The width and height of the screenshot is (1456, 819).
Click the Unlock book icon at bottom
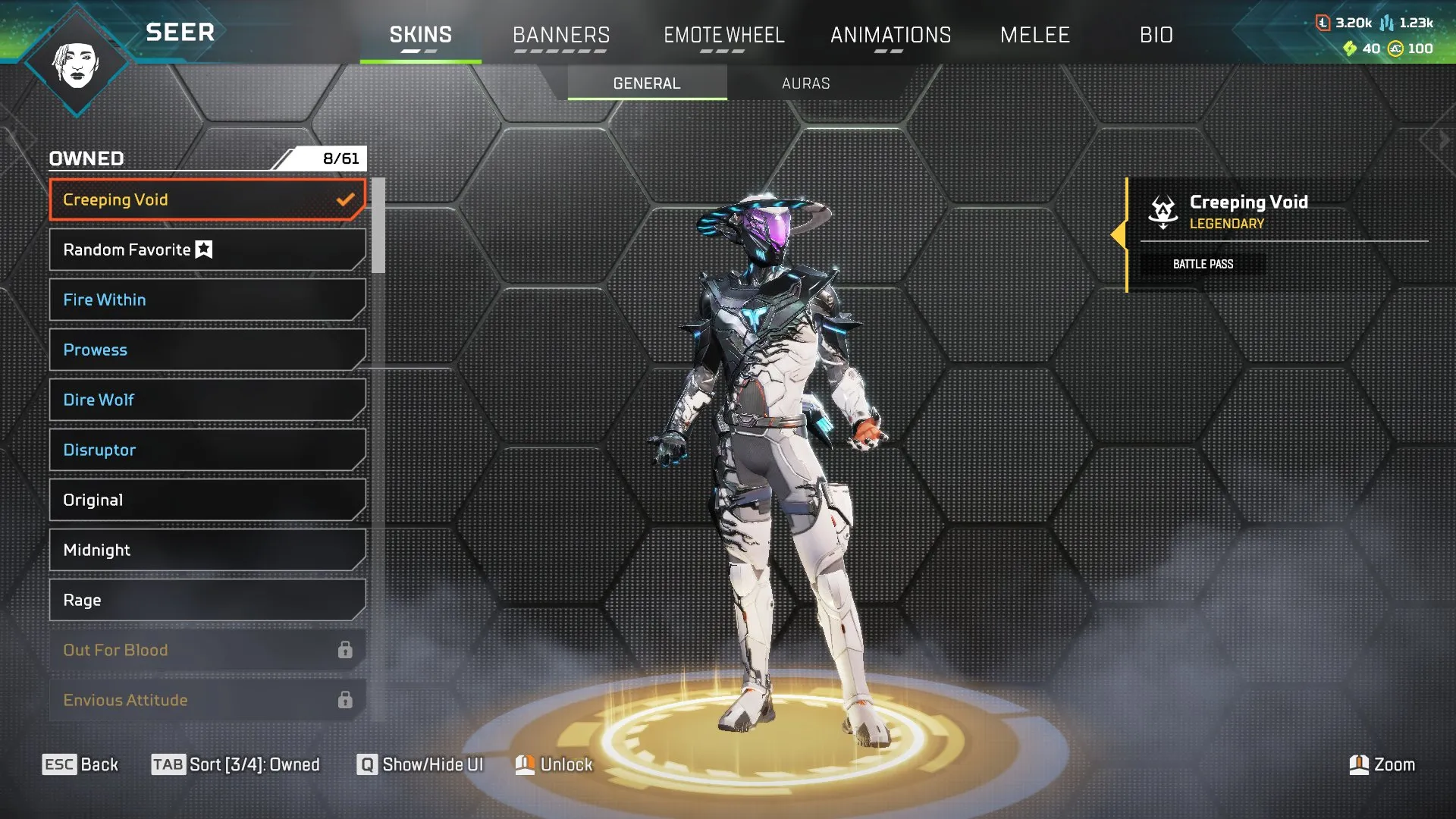(526, 764)
